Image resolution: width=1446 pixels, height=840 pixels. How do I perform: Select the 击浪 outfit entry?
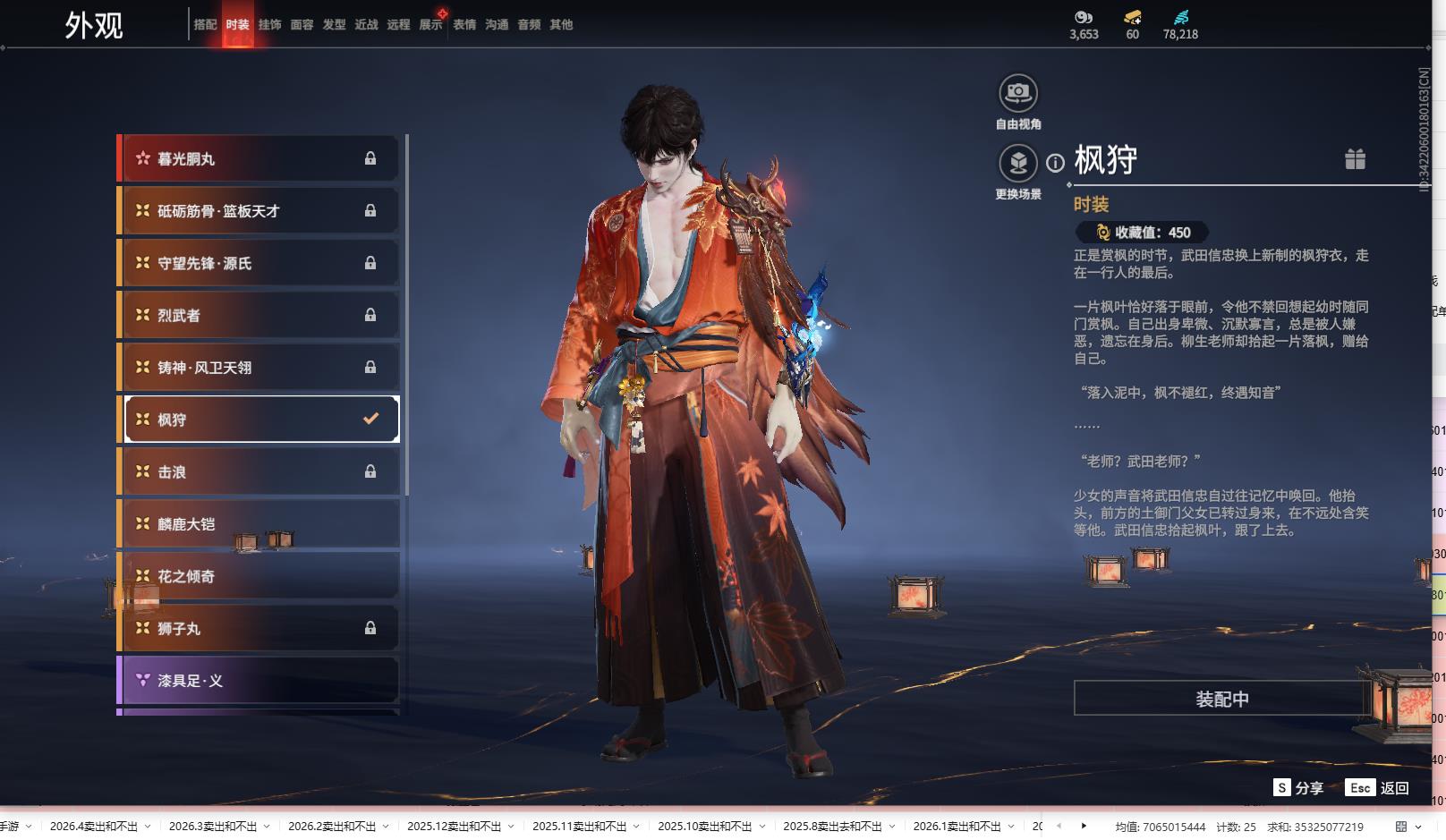(259, 471)
